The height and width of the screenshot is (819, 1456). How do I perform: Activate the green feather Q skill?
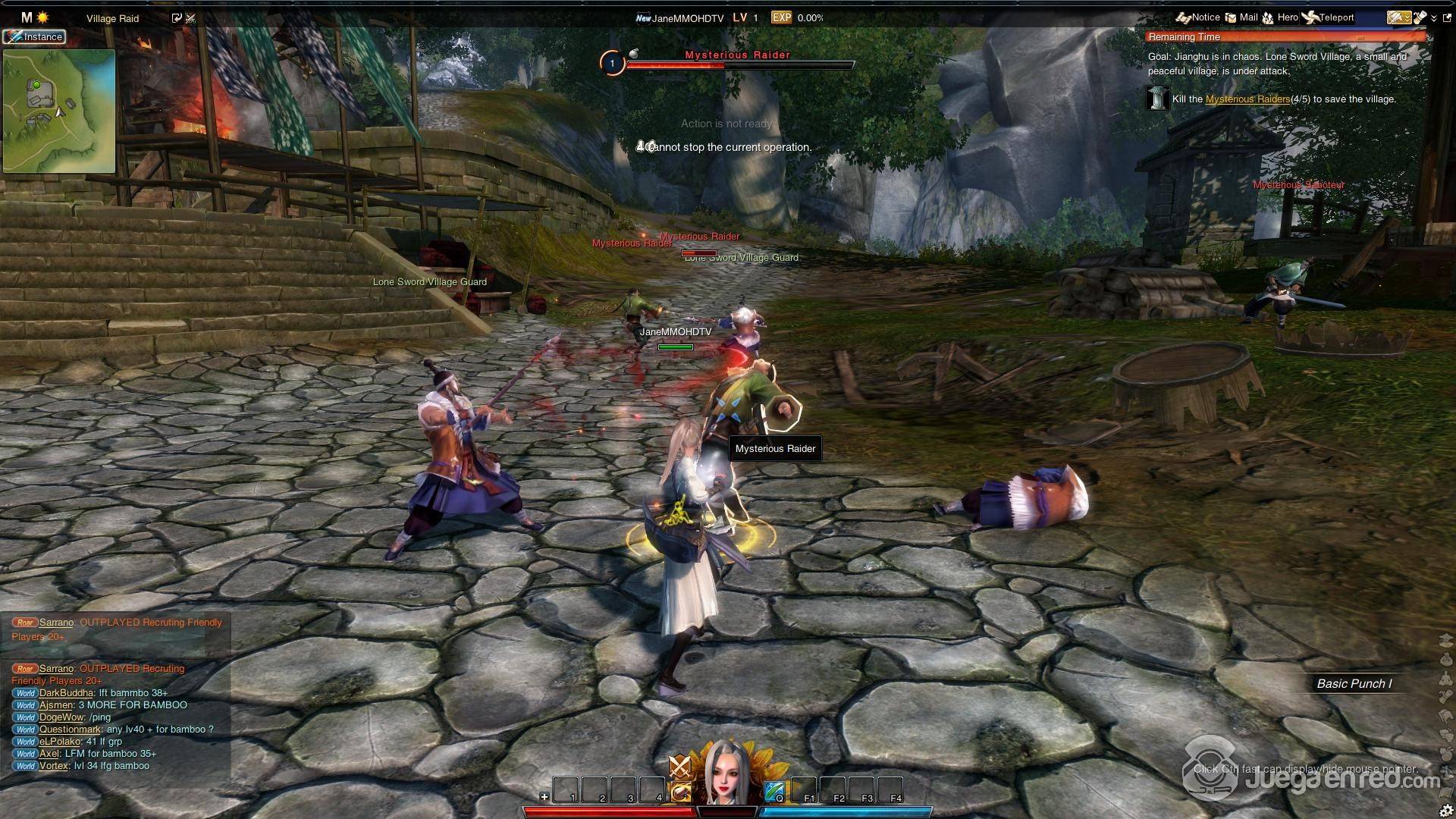point(774,792)
